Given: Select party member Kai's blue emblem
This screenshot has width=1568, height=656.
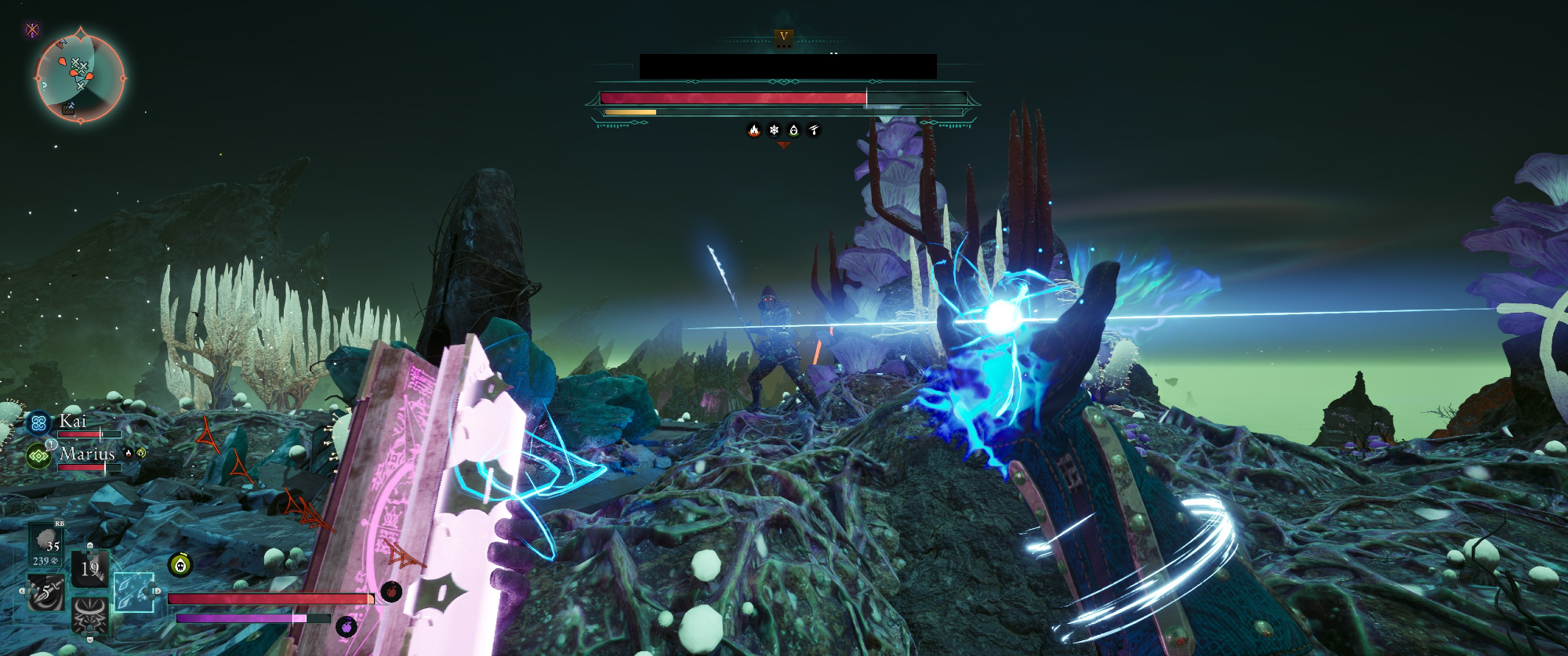Looking at the screenshot, I should pos(38,423).
